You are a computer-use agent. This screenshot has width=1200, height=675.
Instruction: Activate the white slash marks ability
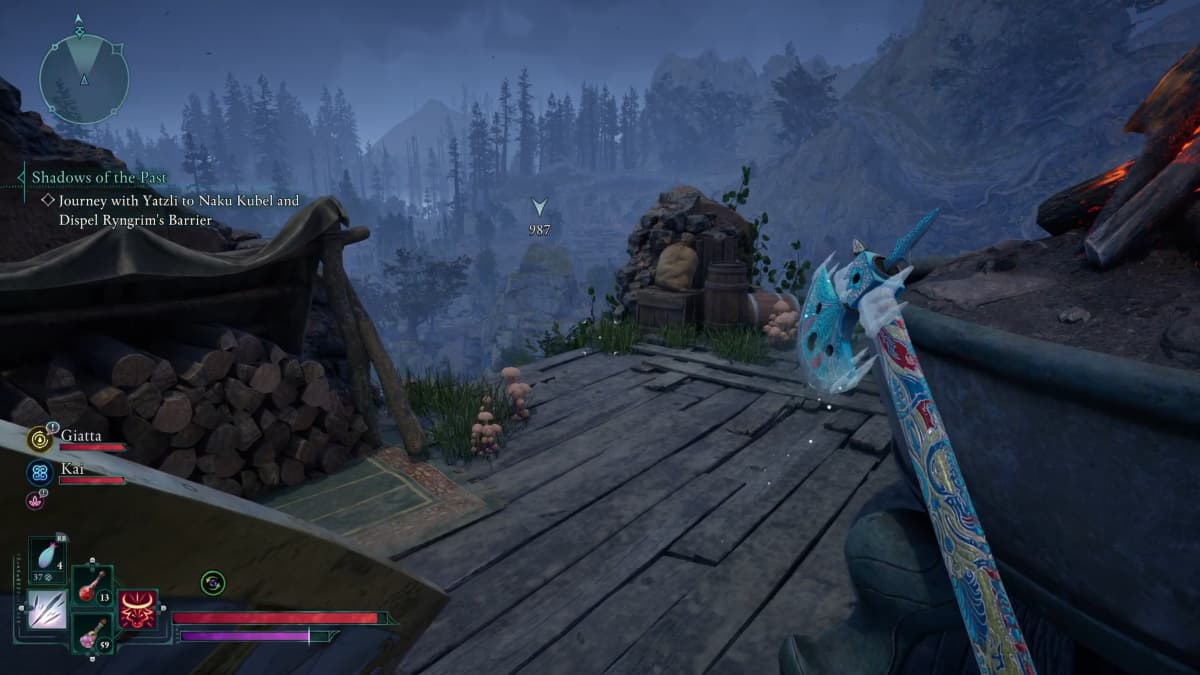(46, 610)
